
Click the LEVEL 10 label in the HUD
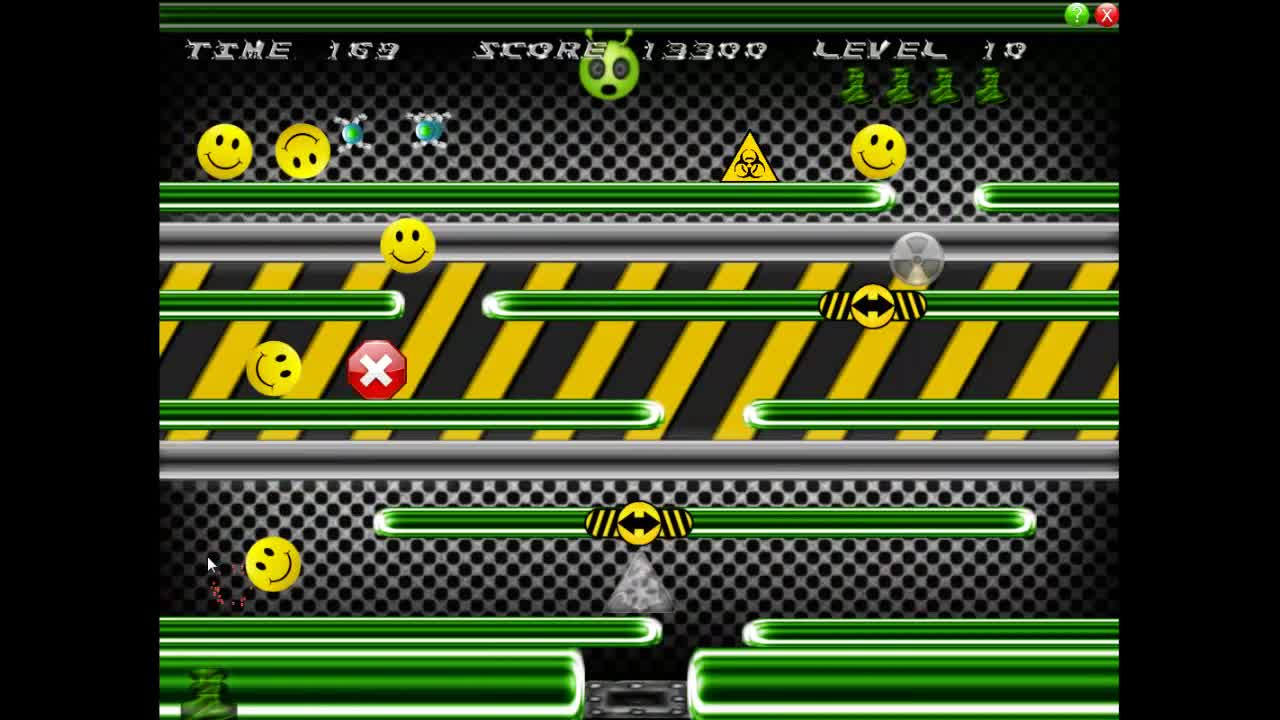point(920,48)
